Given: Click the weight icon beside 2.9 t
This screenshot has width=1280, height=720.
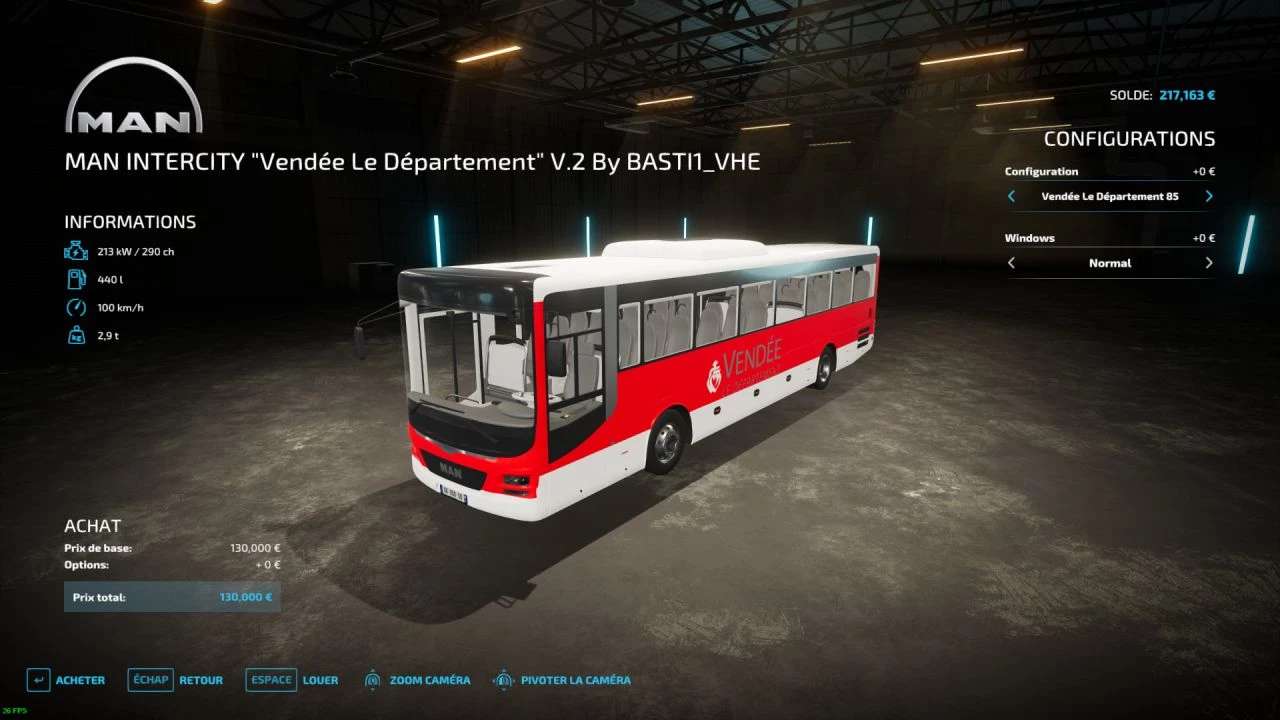Looking at the screenshot, I should [75, 335].
